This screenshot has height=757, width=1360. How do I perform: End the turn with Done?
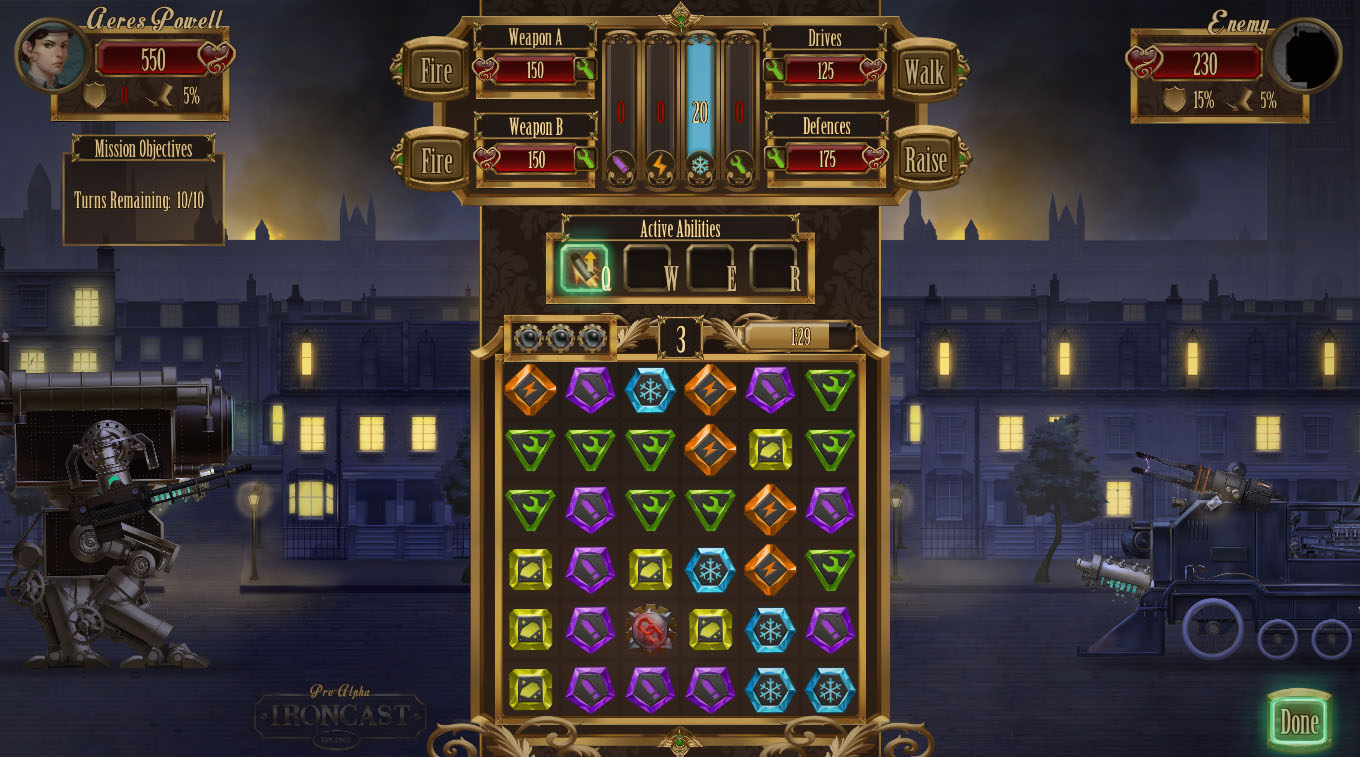pos(1299,722)
